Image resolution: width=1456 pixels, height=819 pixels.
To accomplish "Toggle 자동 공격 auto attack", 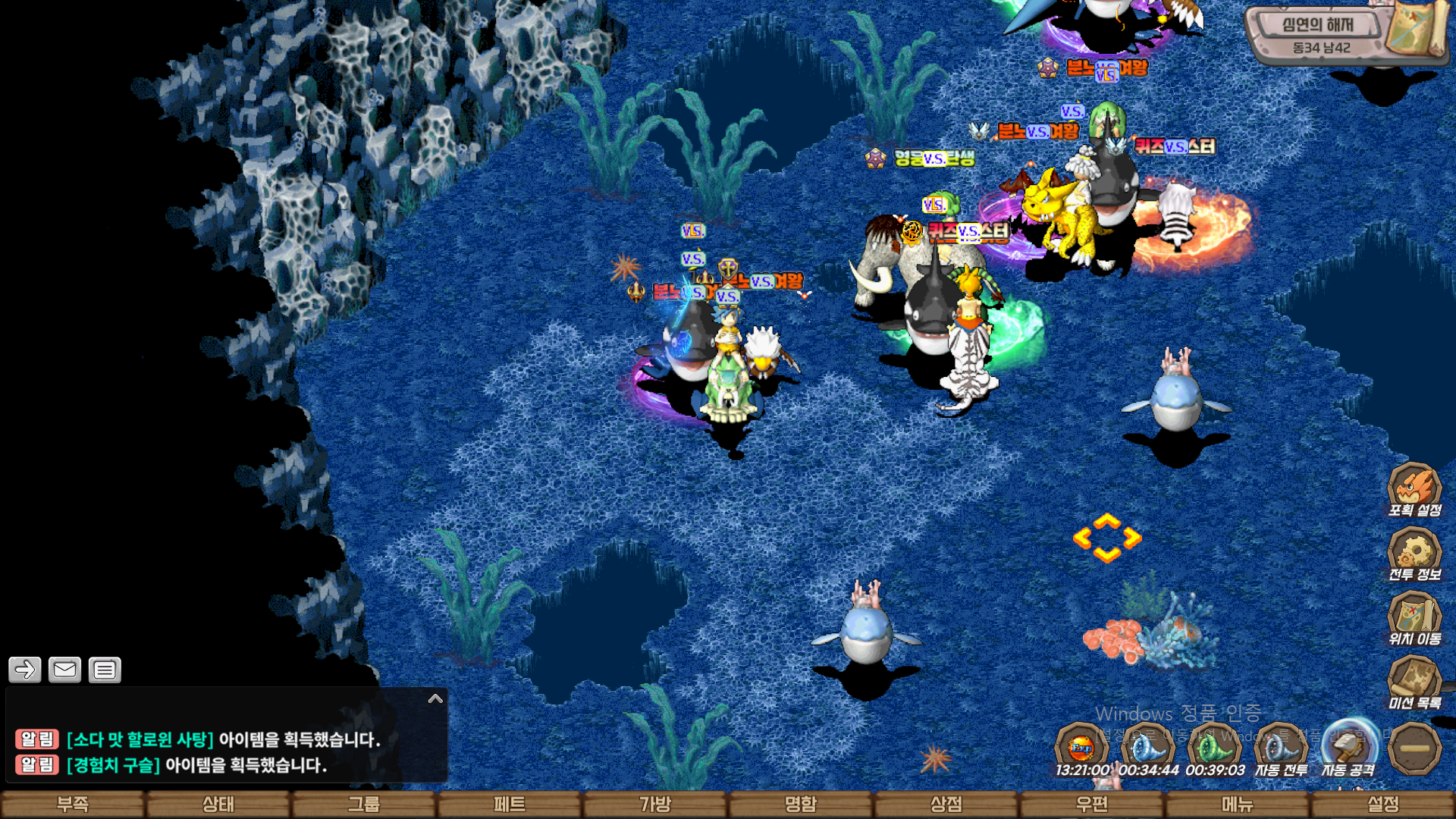I will pos(1348,748).
